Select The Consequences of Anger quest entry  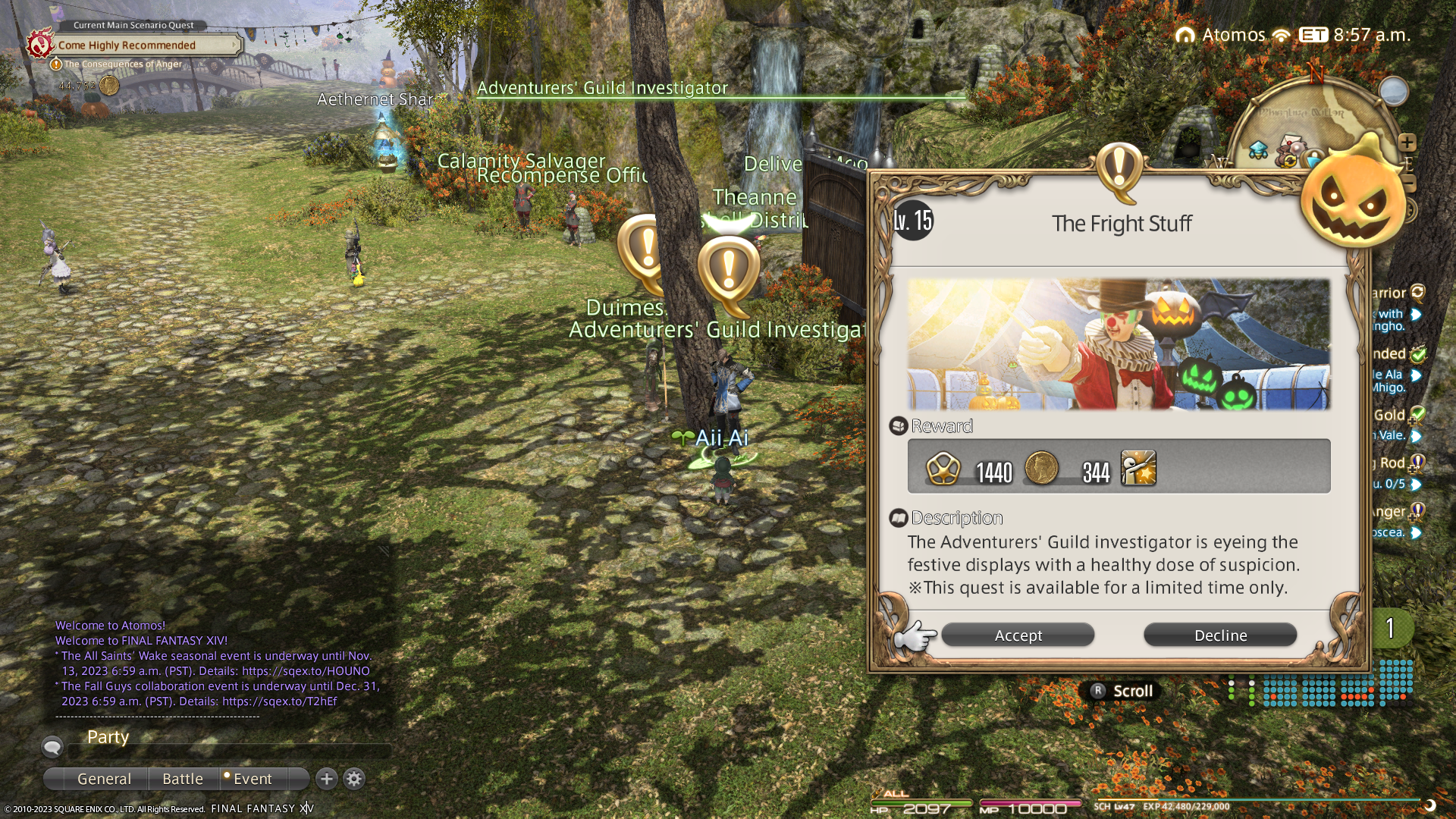[123, 64]
